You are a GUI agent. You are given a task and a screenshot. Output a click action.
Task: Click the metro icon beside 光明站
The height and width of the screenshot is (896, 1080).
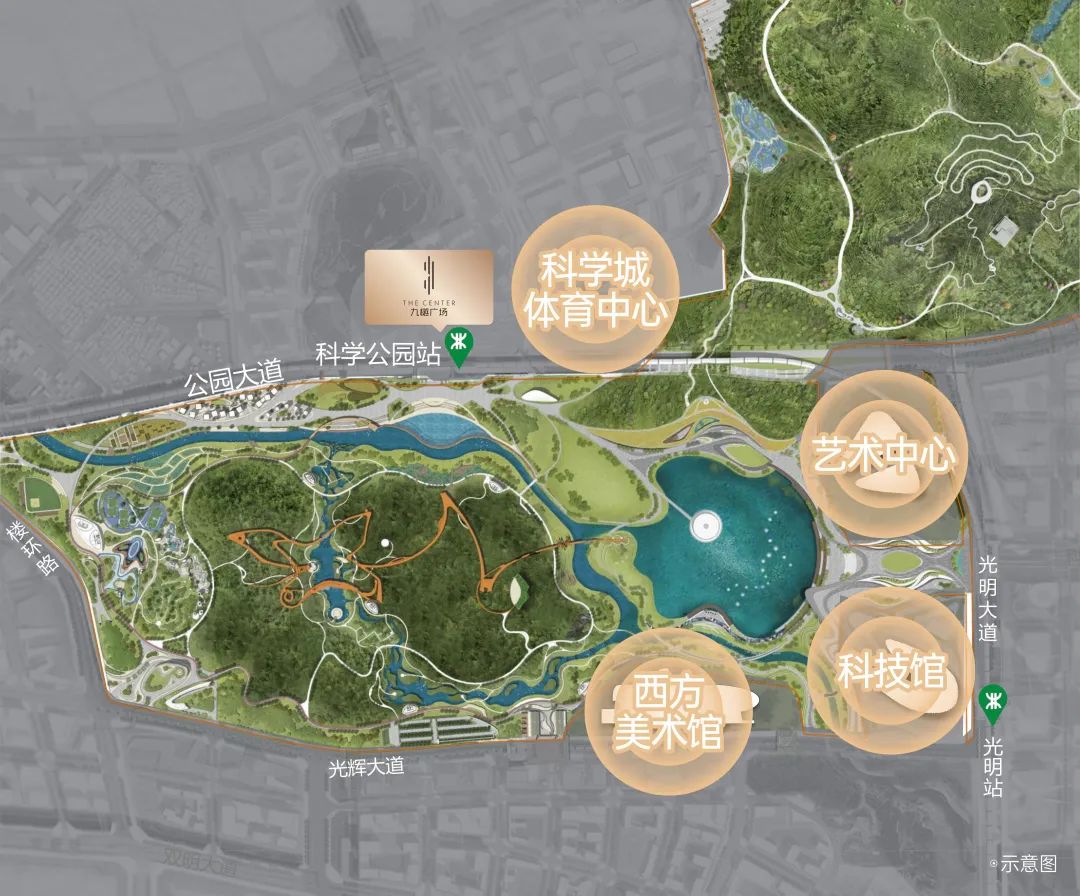point(992,705)
